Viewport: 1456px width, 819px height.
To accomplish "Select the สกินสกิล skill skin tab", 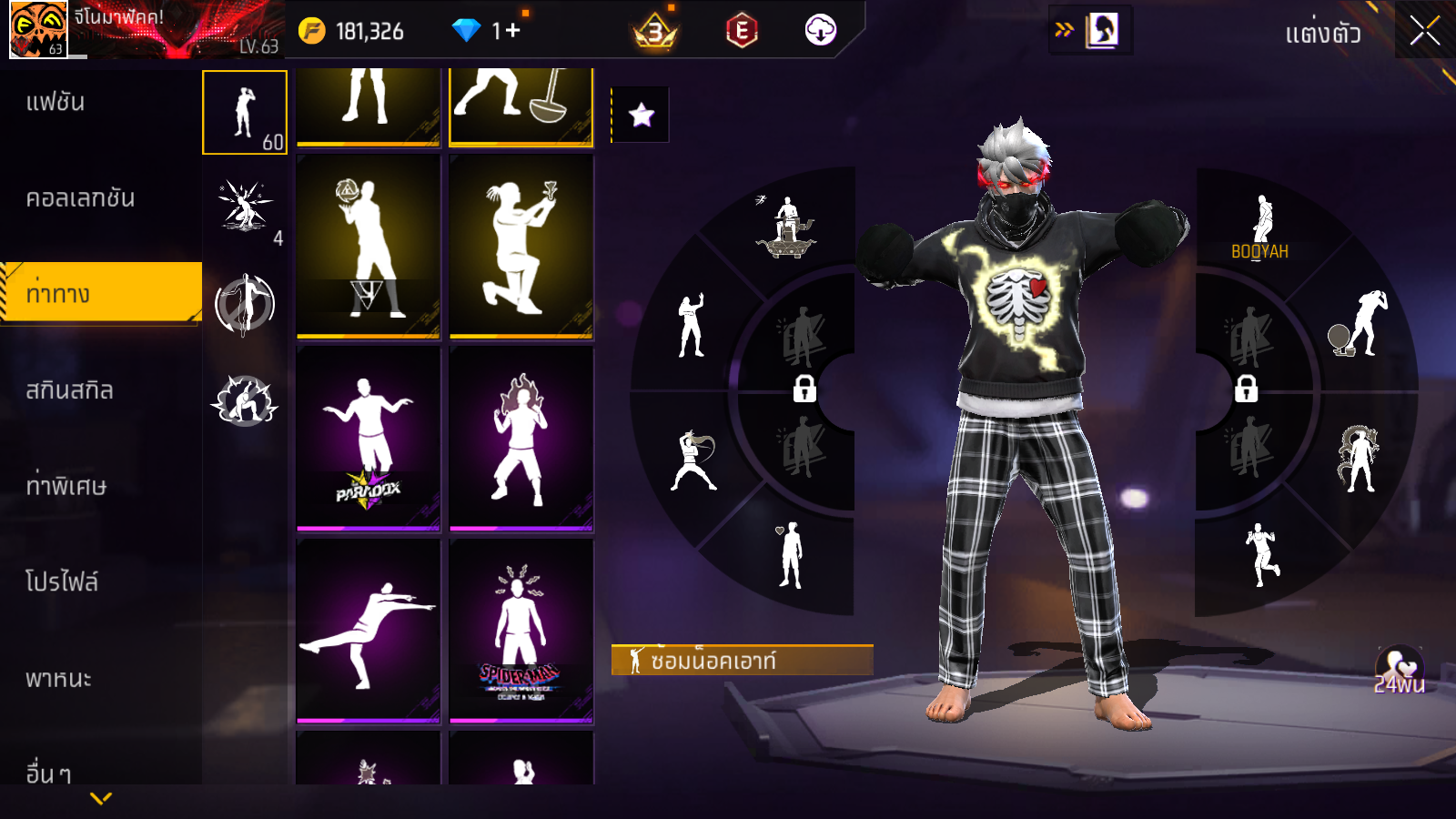I will click(x=69, y=390).
